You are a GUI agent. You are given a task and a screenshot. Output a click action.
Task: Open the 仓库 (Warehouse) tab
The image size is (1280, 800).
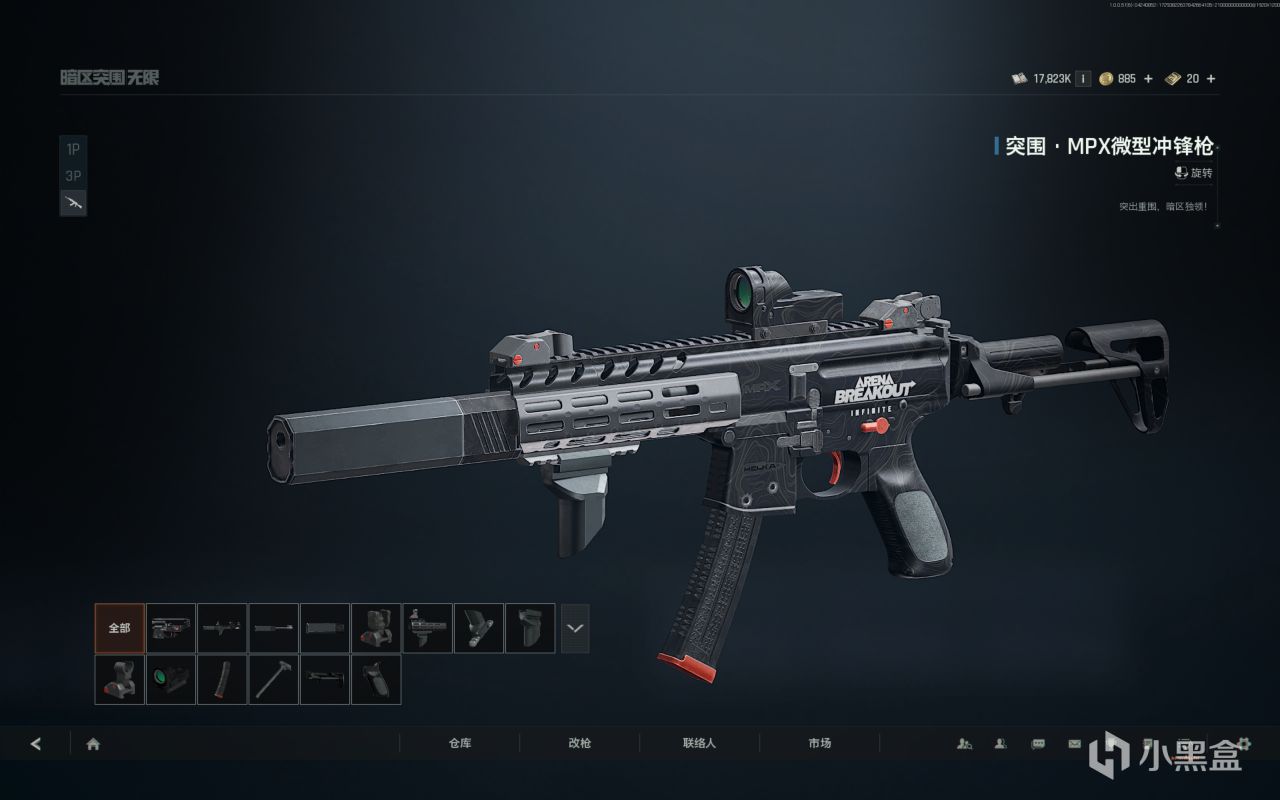coord(460,744)
